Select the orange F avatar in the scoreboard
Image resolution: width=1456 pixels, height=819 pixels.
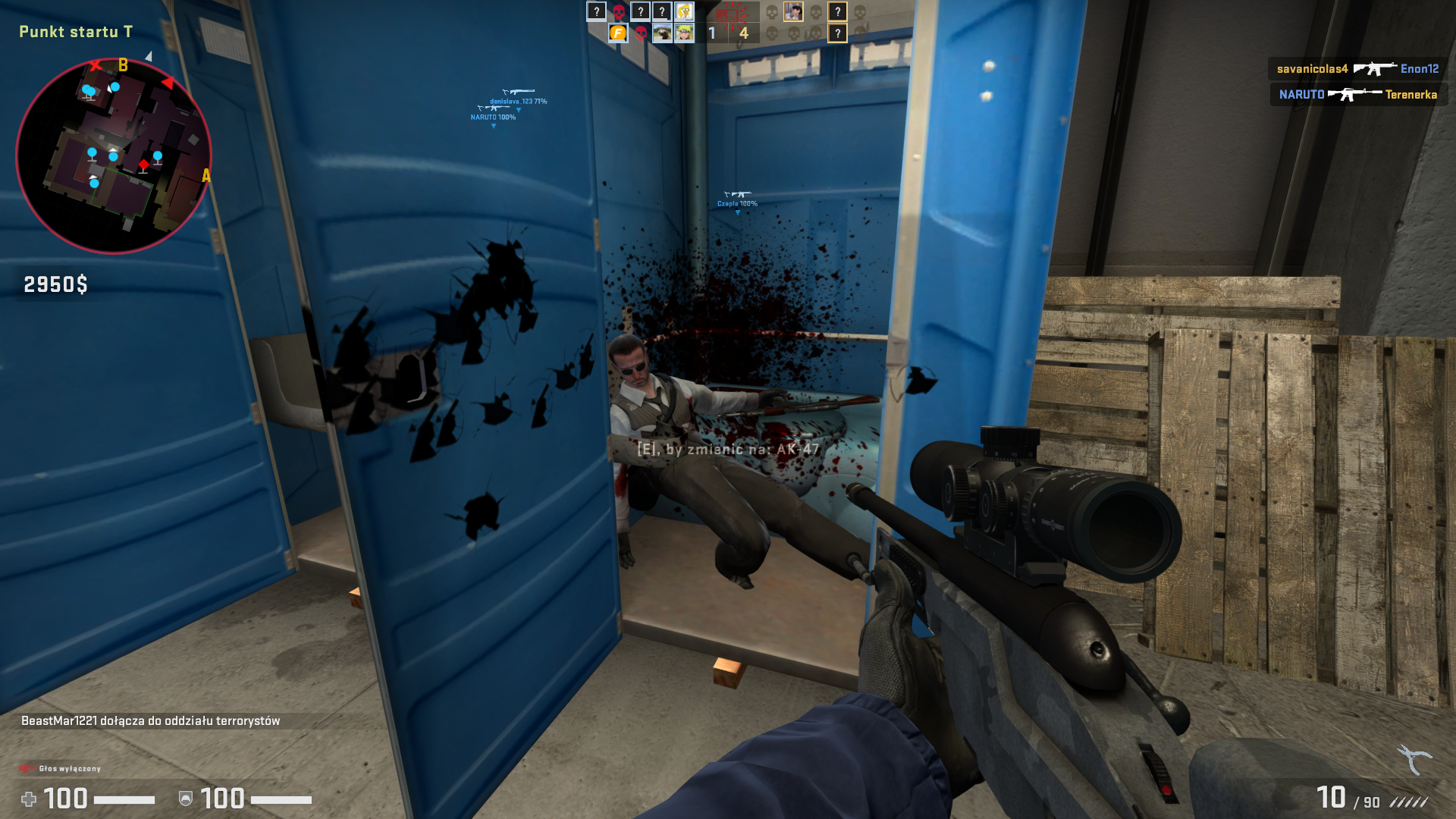618,33
